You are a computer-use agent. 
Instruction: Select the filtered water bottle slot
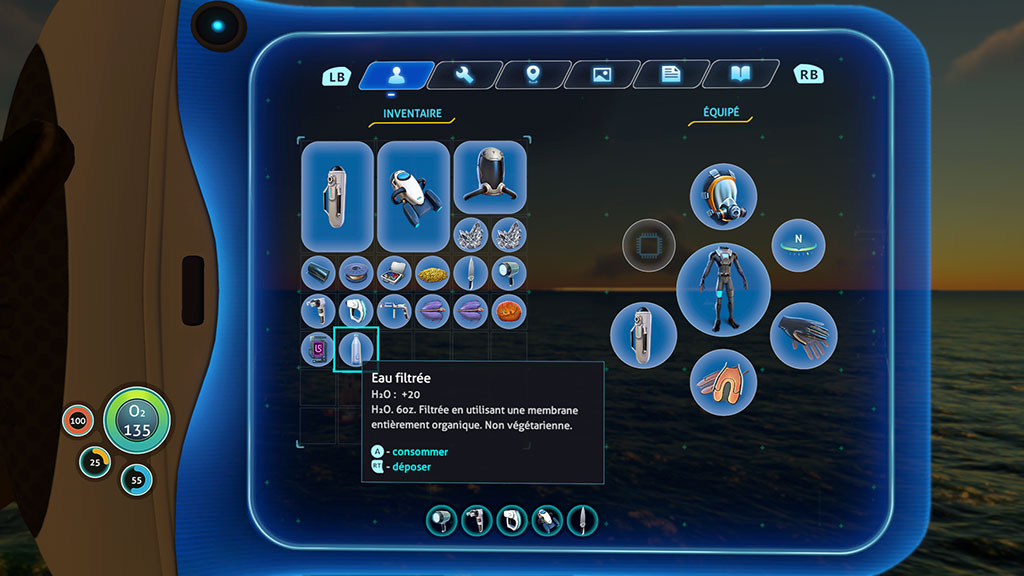(357, 349)
